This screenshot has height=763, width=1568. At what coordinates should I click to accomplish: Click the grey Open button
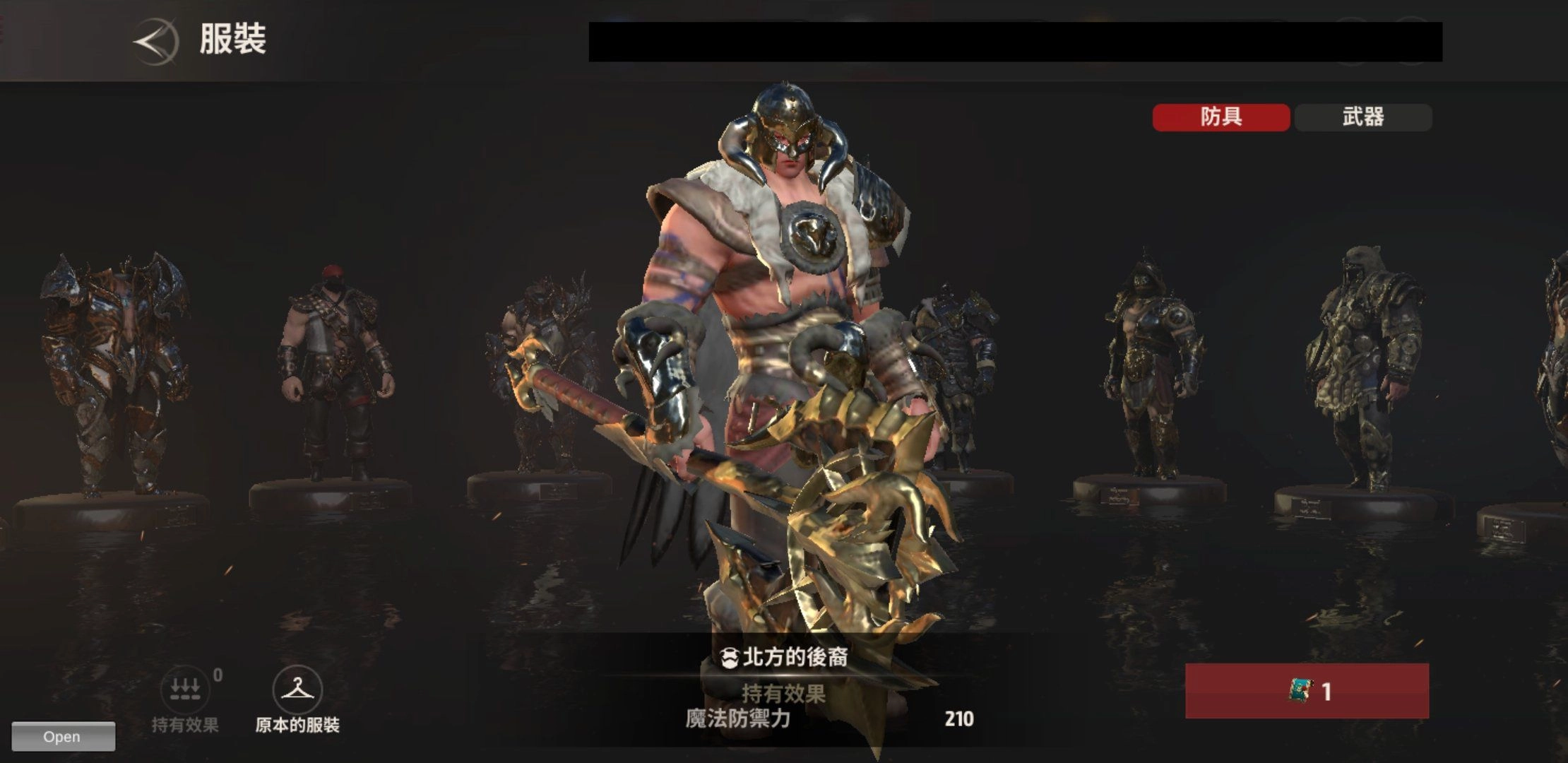pos(63,736)
